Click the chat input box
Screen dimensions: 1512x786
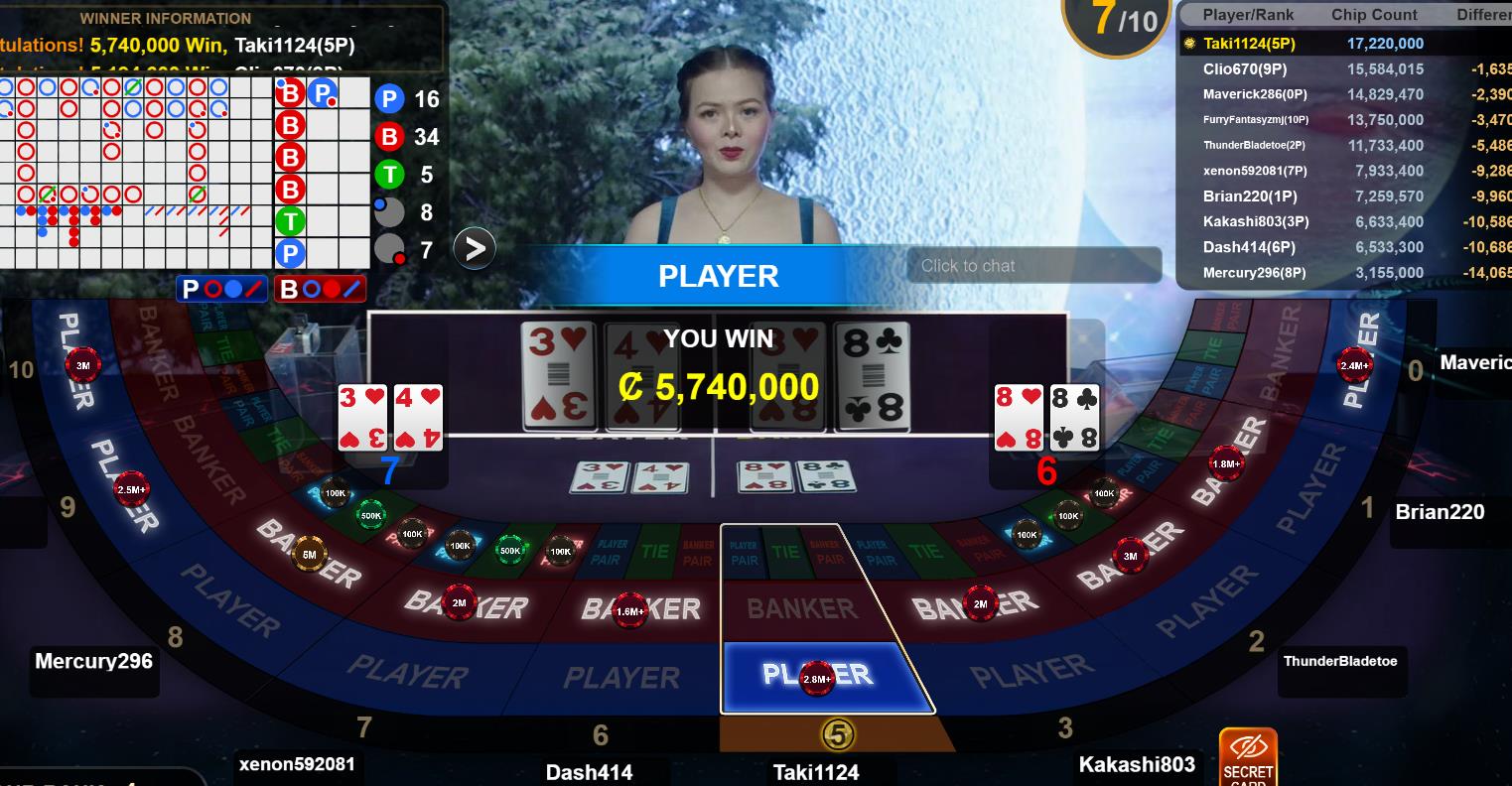(x=1032, y=265)
